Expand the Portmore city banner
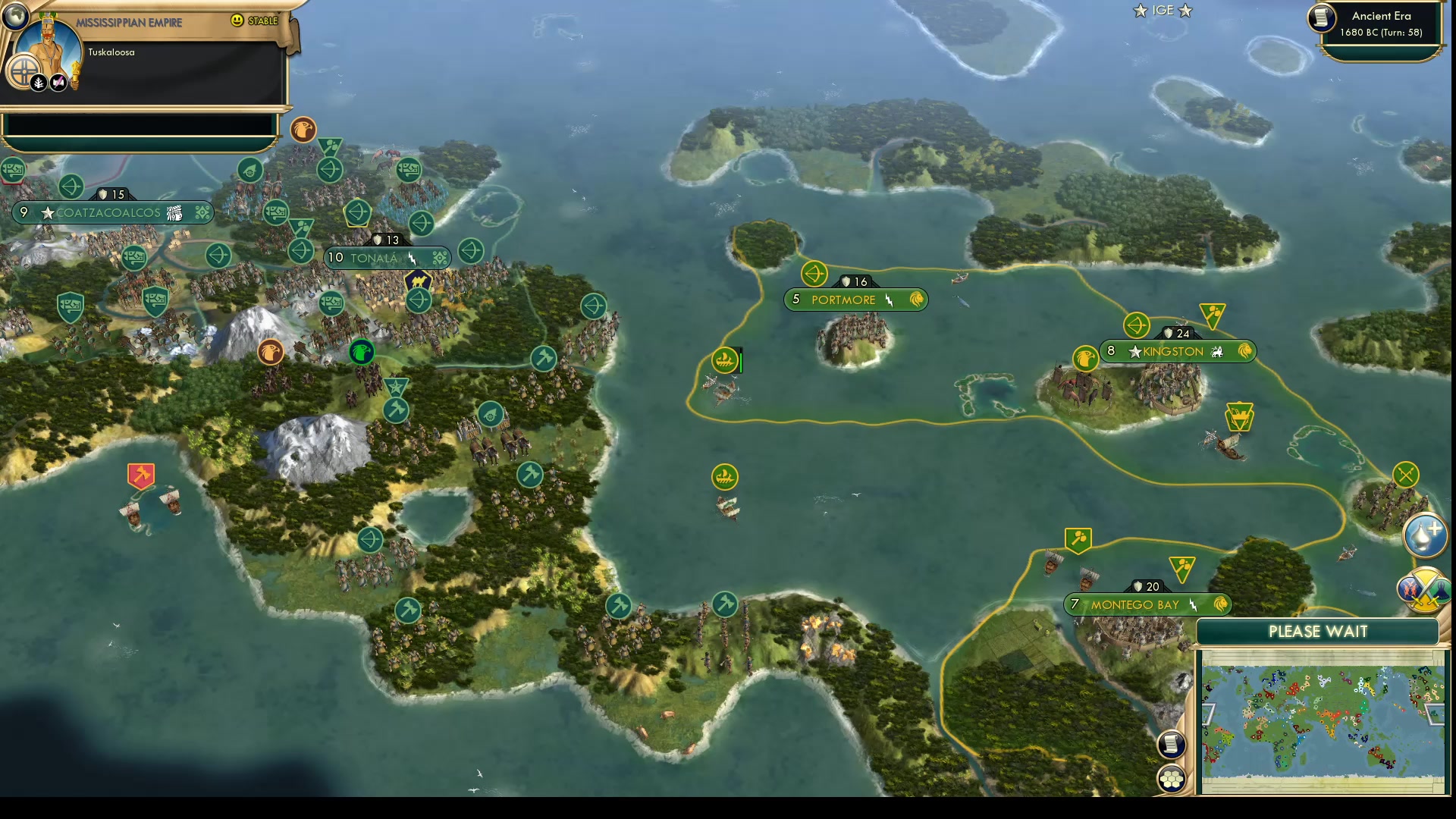1456x819 pixels. [x=855, y=300]
